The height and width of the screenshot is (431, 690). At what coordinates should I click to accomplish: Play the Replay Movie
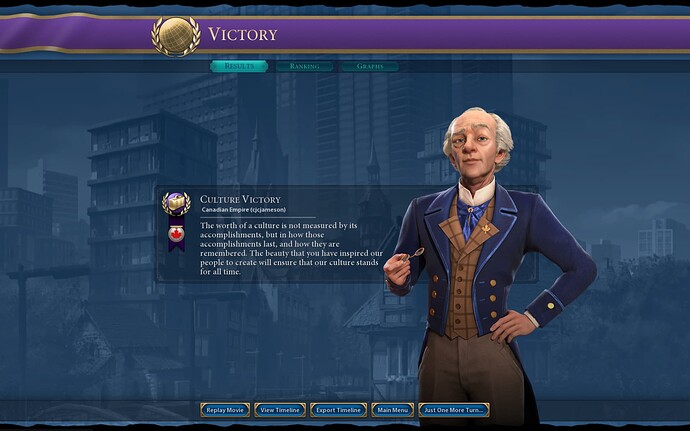click(x=224, y=410)
